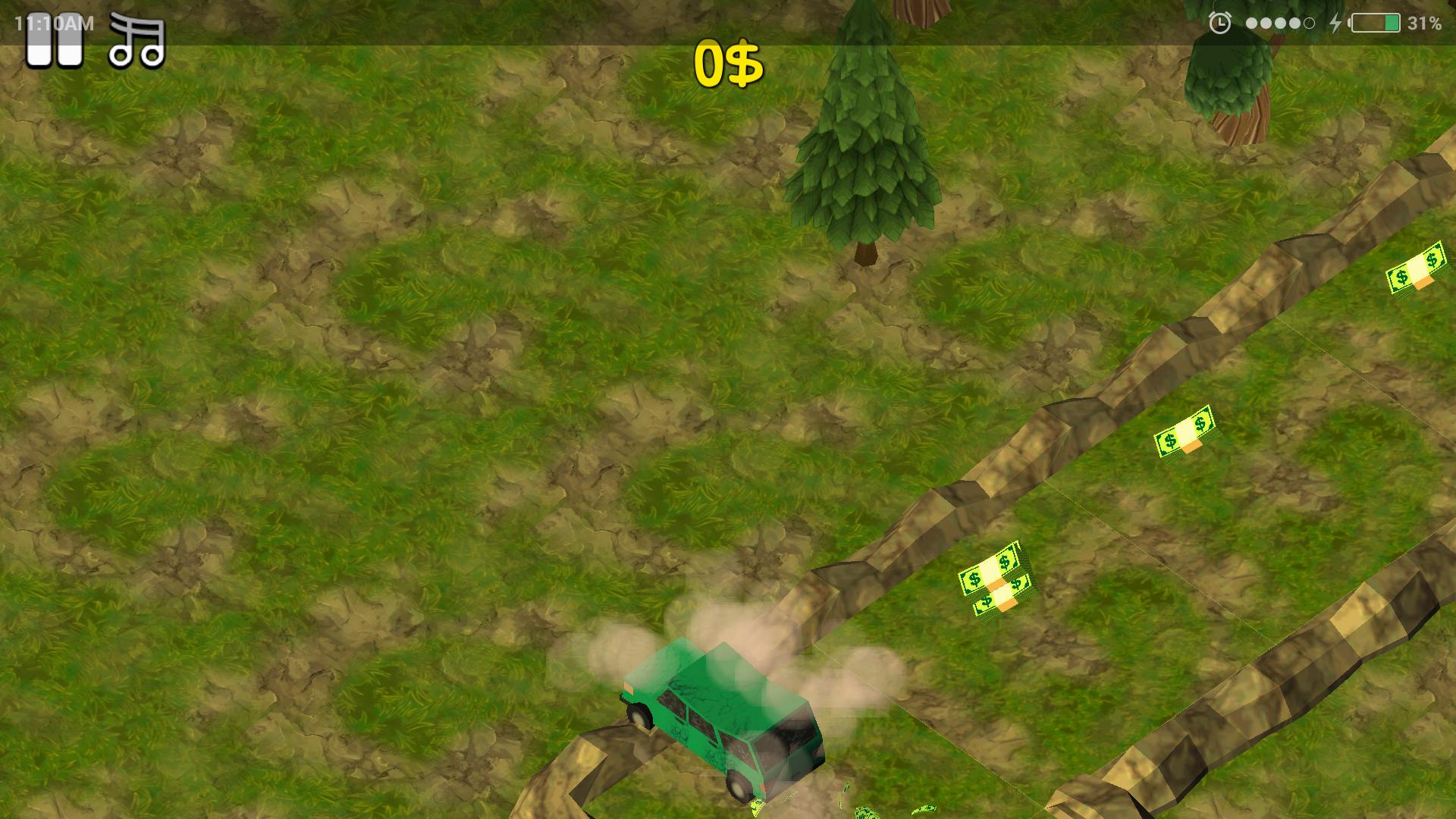Tap the green battery icon in status bar
The width and height of the screenshot is (1456, 819).
1376,23
